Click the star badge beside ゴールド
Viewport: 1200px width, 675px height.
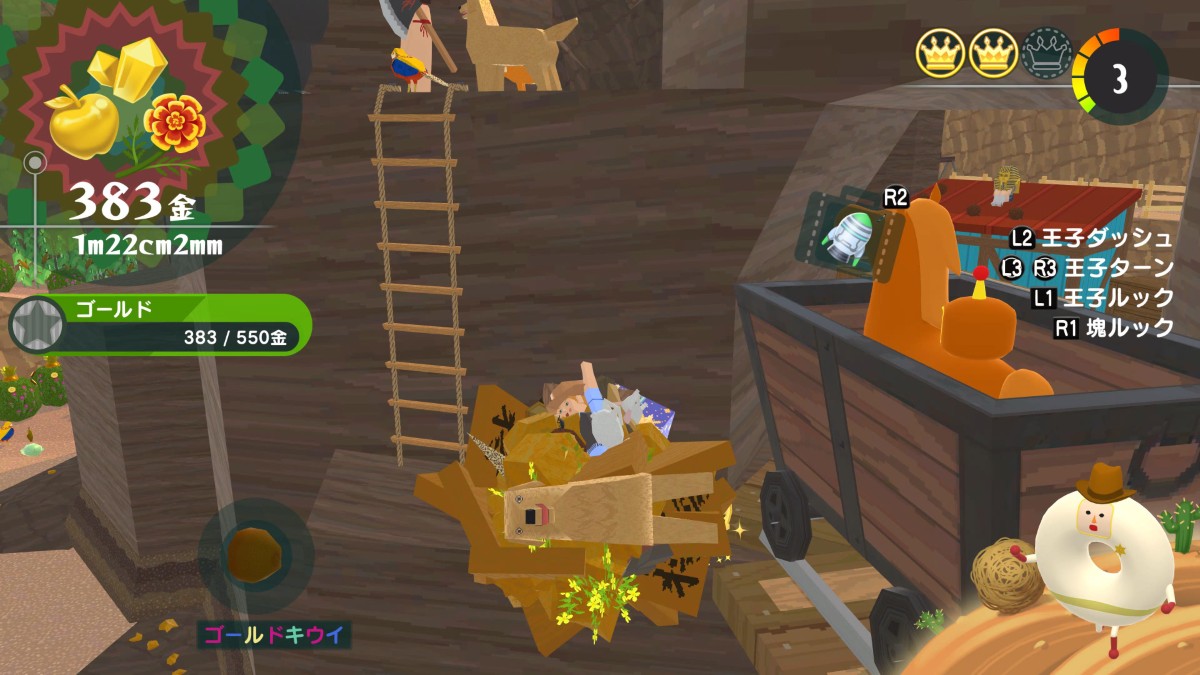35,324
